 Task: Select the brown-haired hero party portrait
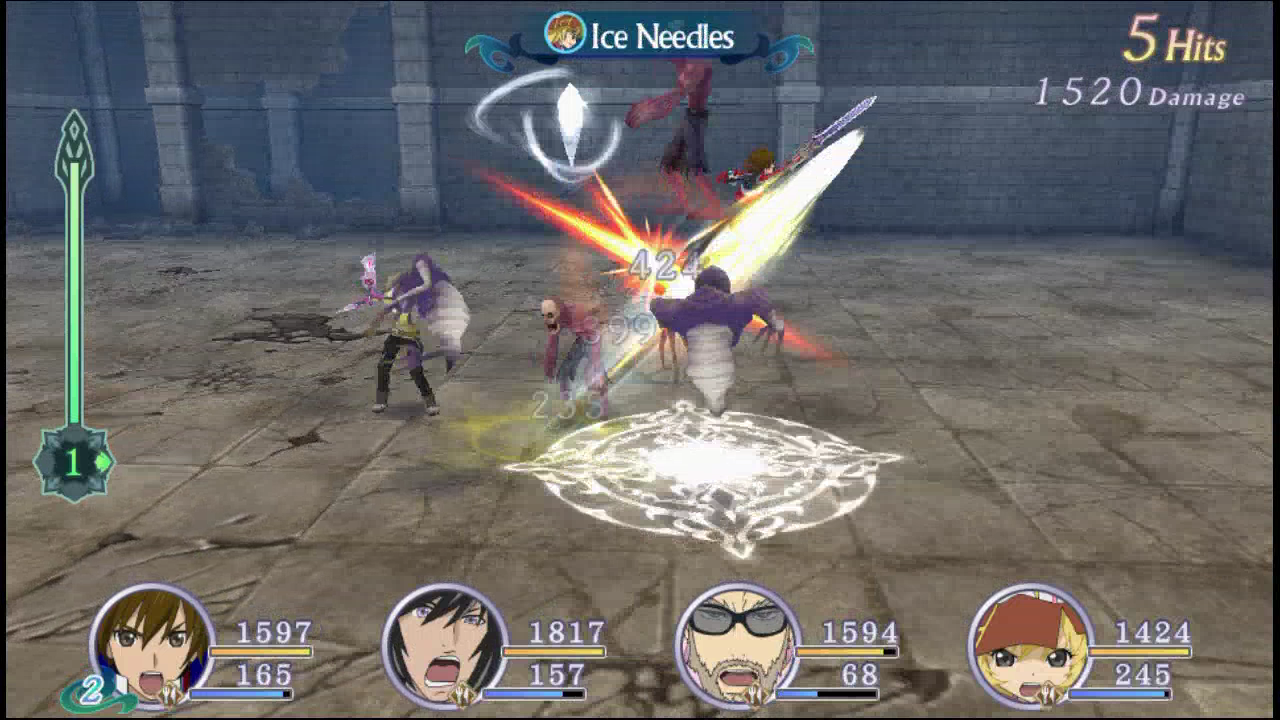click(x=152, y=646)
